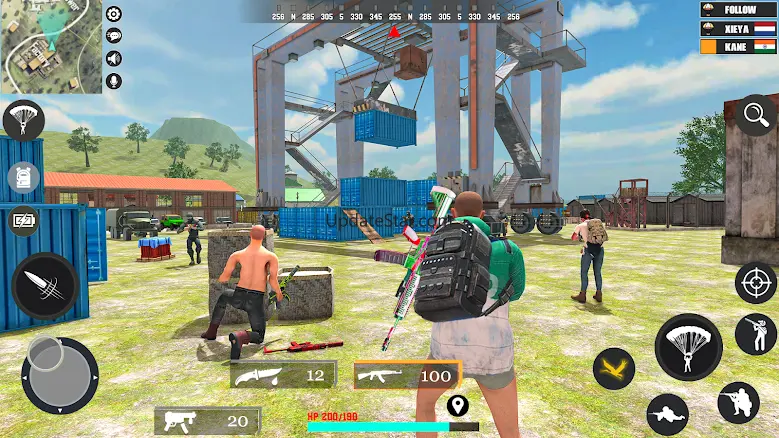Toggle the speaker sound icon
This screenshot has height=438, width=779.
(114, 58)
